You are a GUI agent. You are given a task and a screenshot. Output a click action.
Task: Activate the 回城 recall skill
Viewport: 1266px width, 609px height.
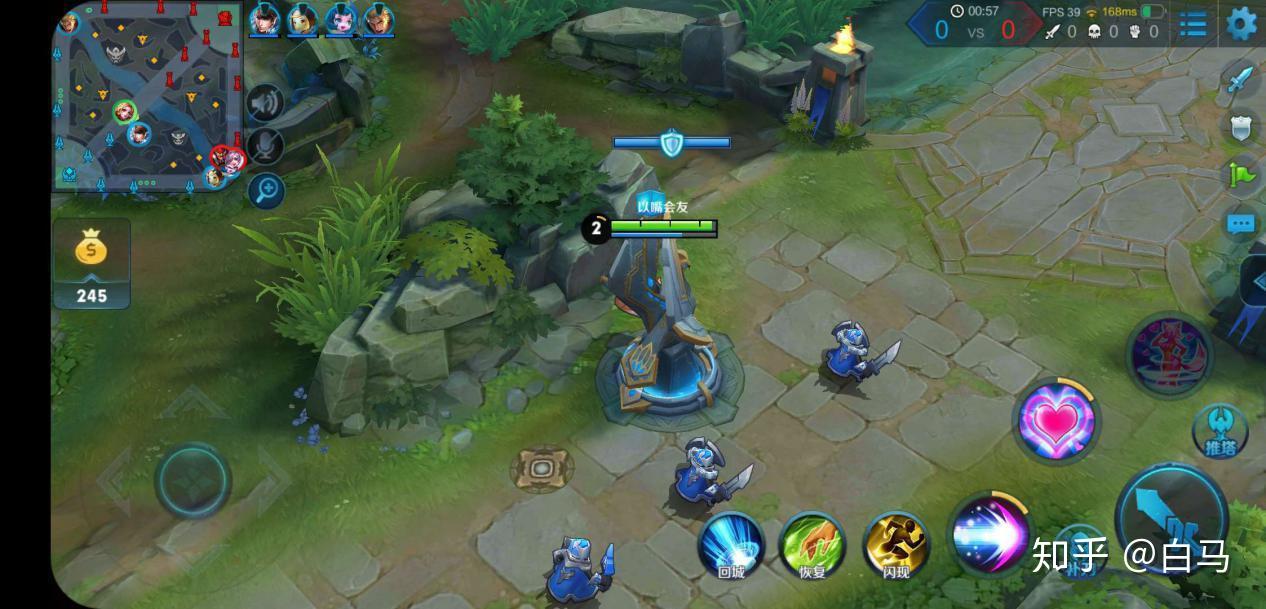click(731, 546)
